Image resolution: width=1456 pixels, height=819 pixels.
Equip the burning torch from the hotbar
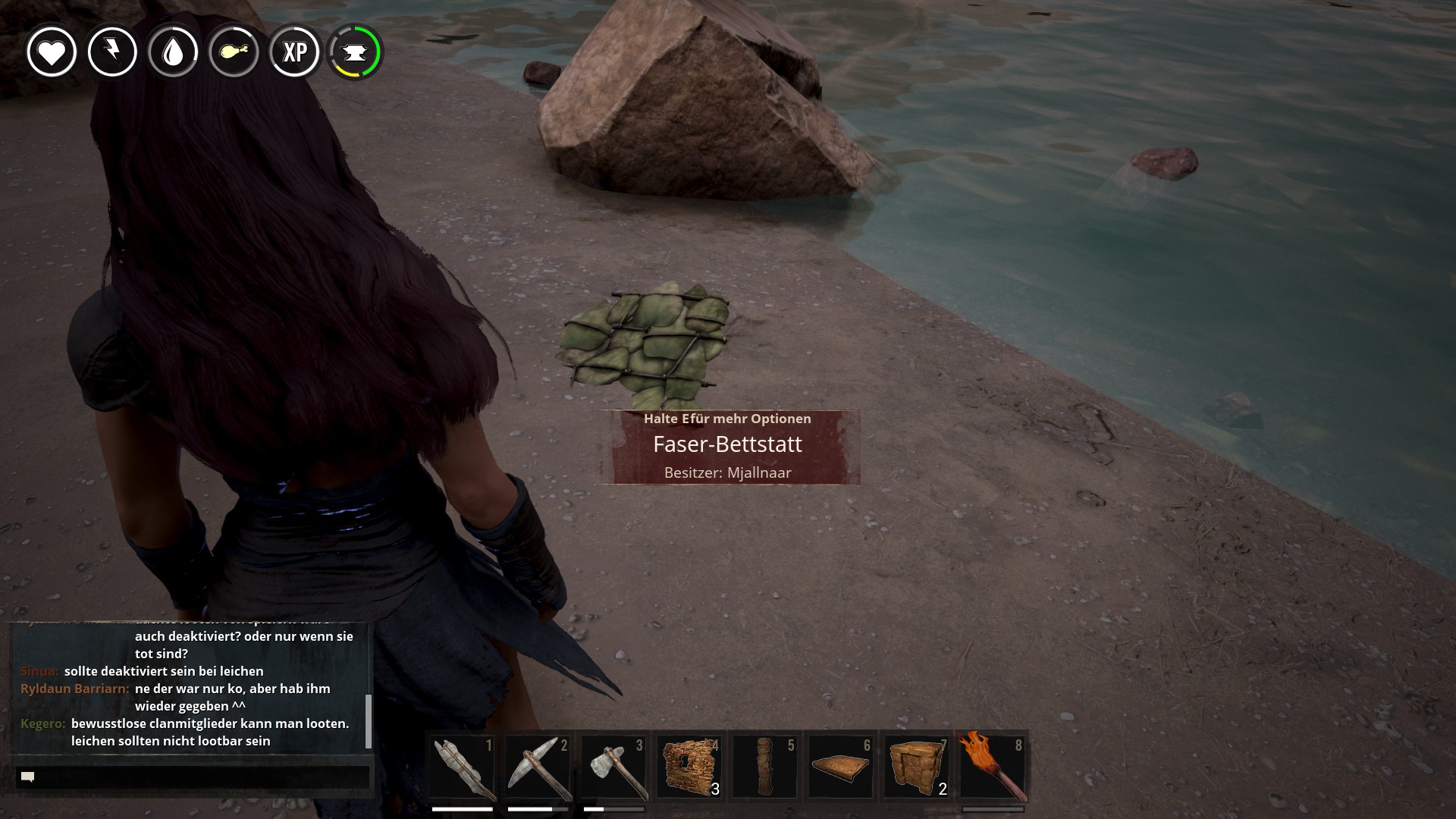[992, 767]
